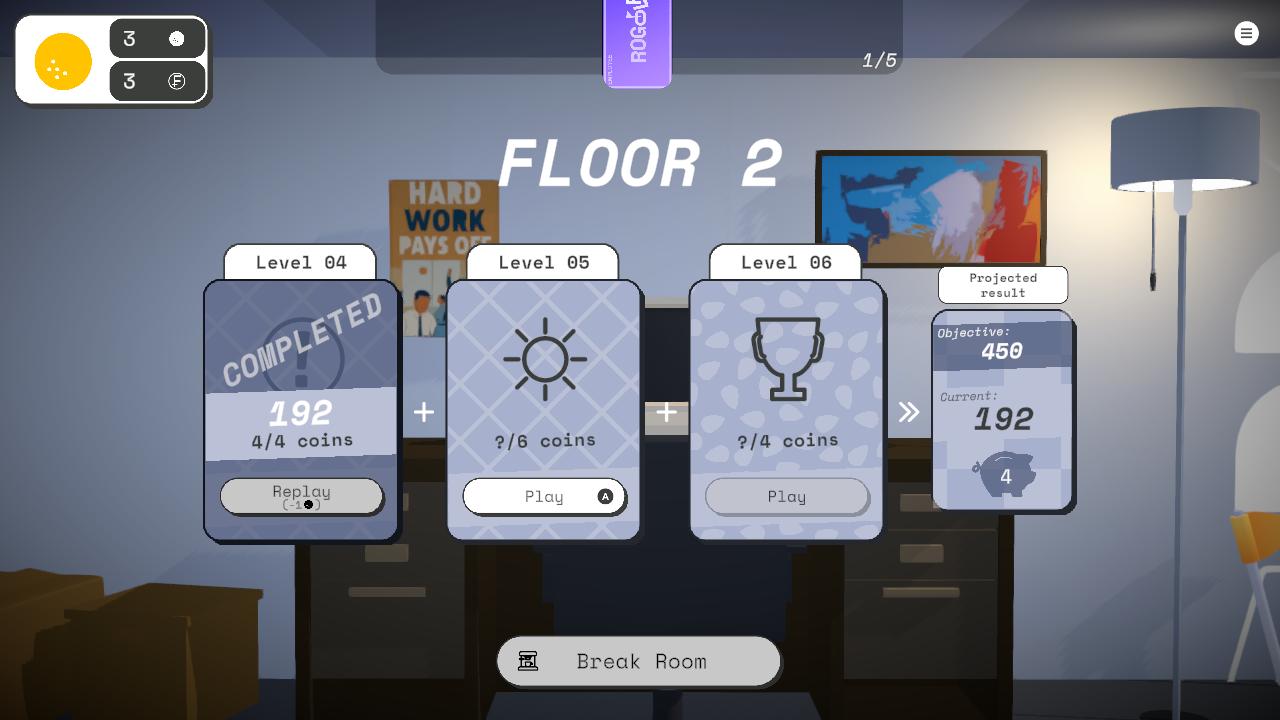Image resolution: width=1280 pixels, height=720 pixels.
Task: Click the white ball currency icon
Action: pos(178,39)
